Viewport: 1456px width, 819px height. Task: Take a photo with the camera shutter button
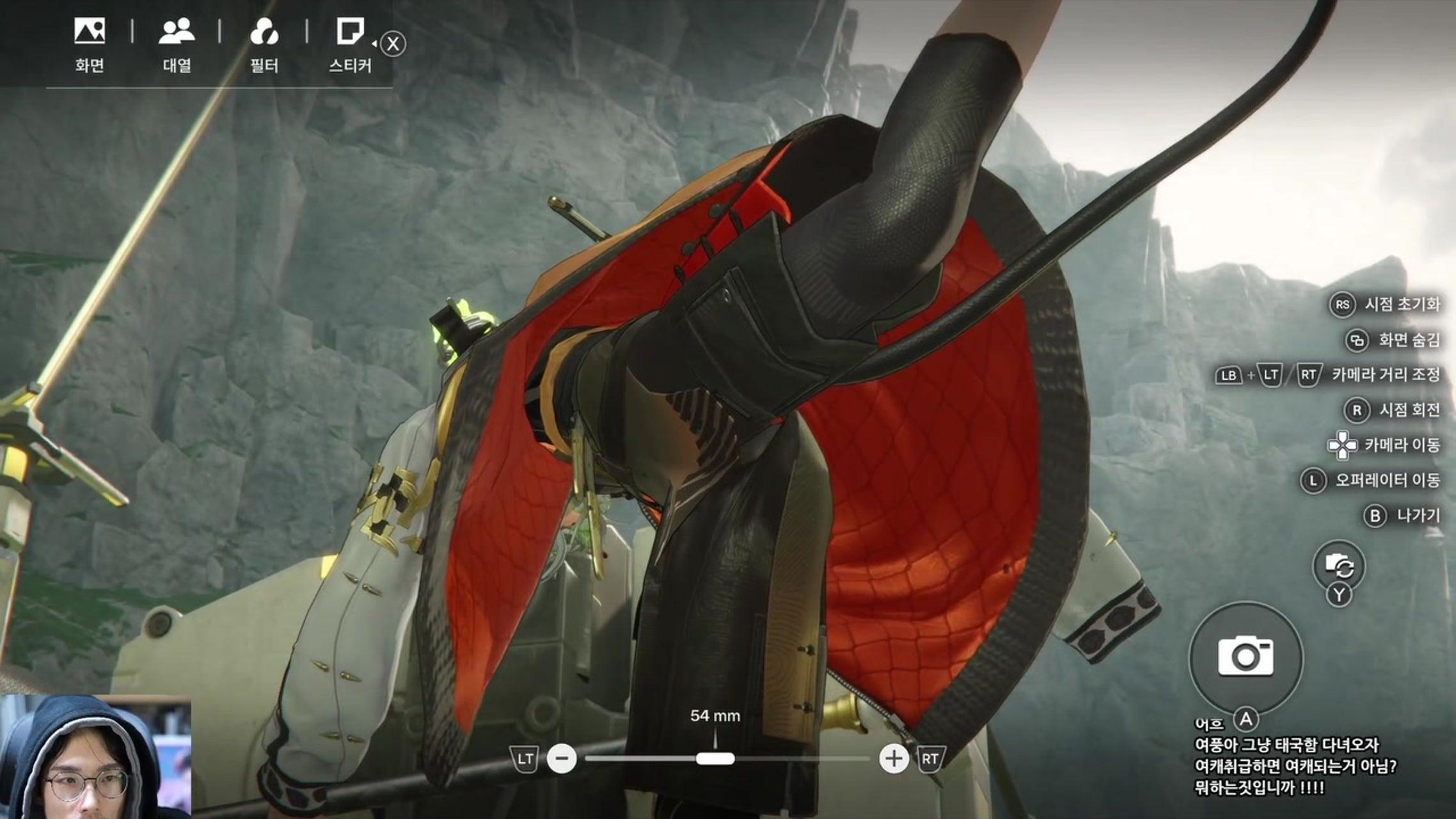point(1245,656)
